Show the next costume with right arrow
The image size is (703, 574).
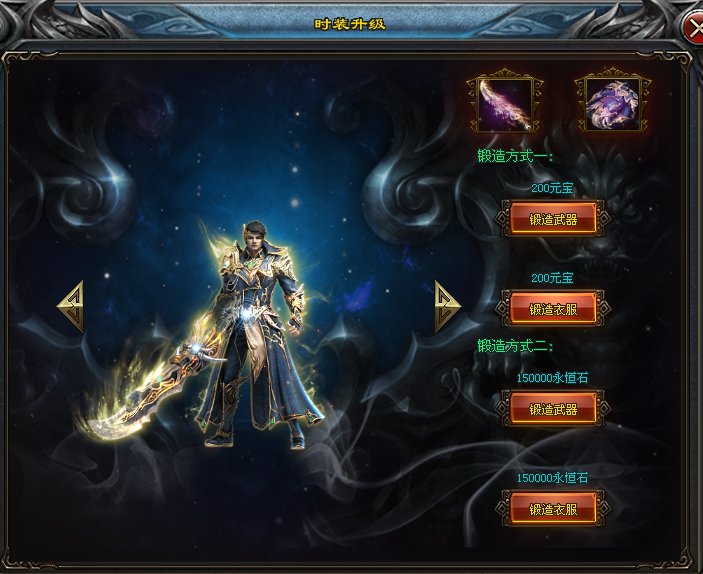click(x=447, y=306)
